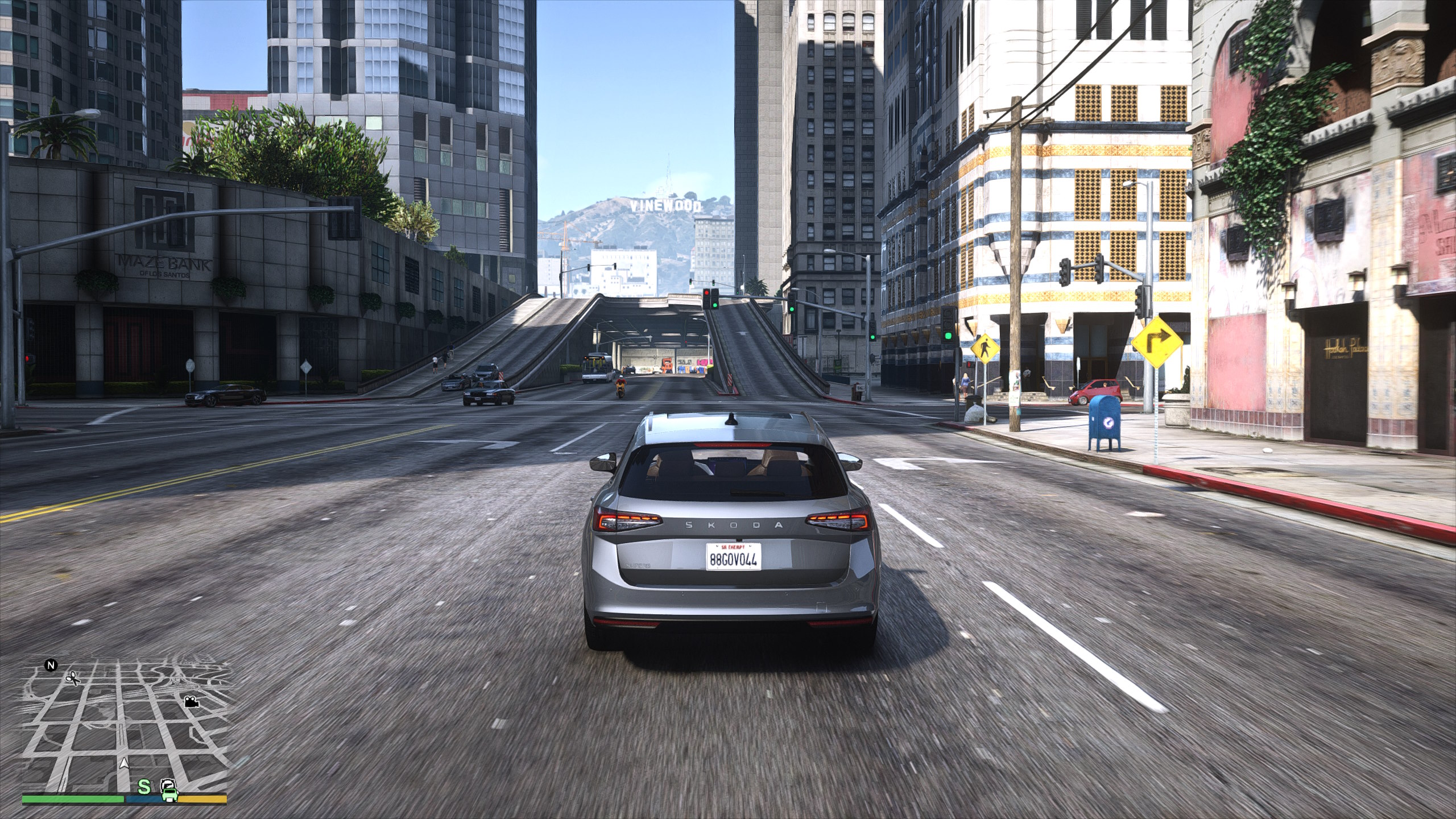Image resolution: width=1456 pixels, height=819 pixels.
Task: Click the green car blip on the minimap
Action: click(169, 788)
